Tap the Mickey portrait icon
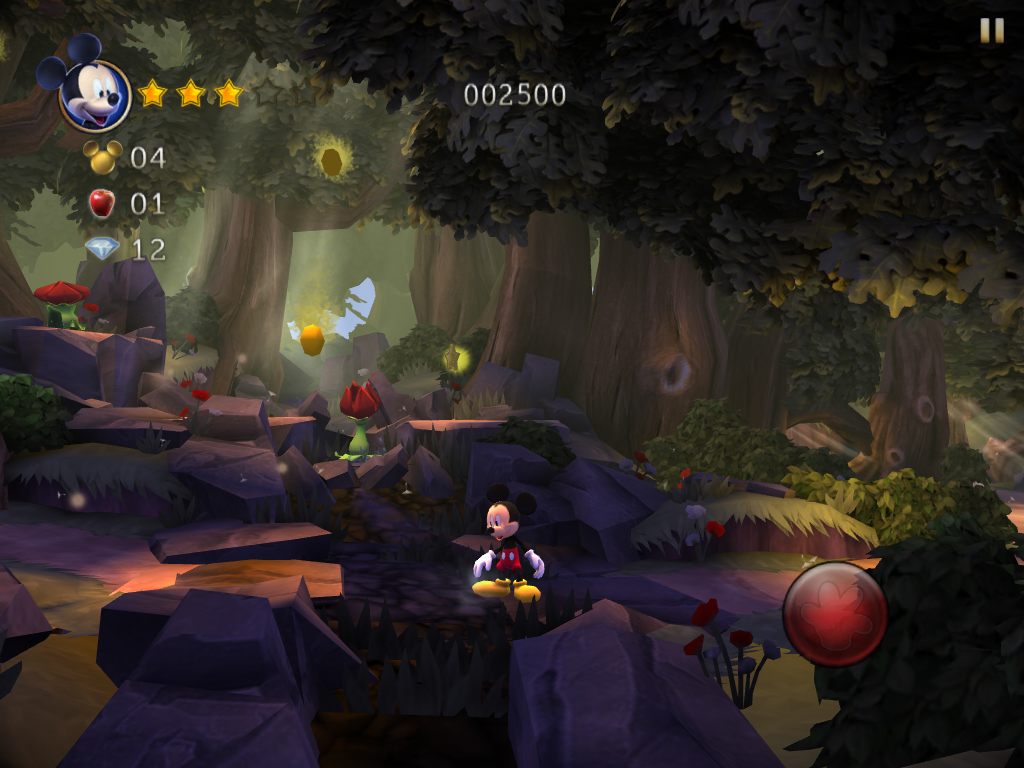 pyautogui.click(x=94, y=94)
